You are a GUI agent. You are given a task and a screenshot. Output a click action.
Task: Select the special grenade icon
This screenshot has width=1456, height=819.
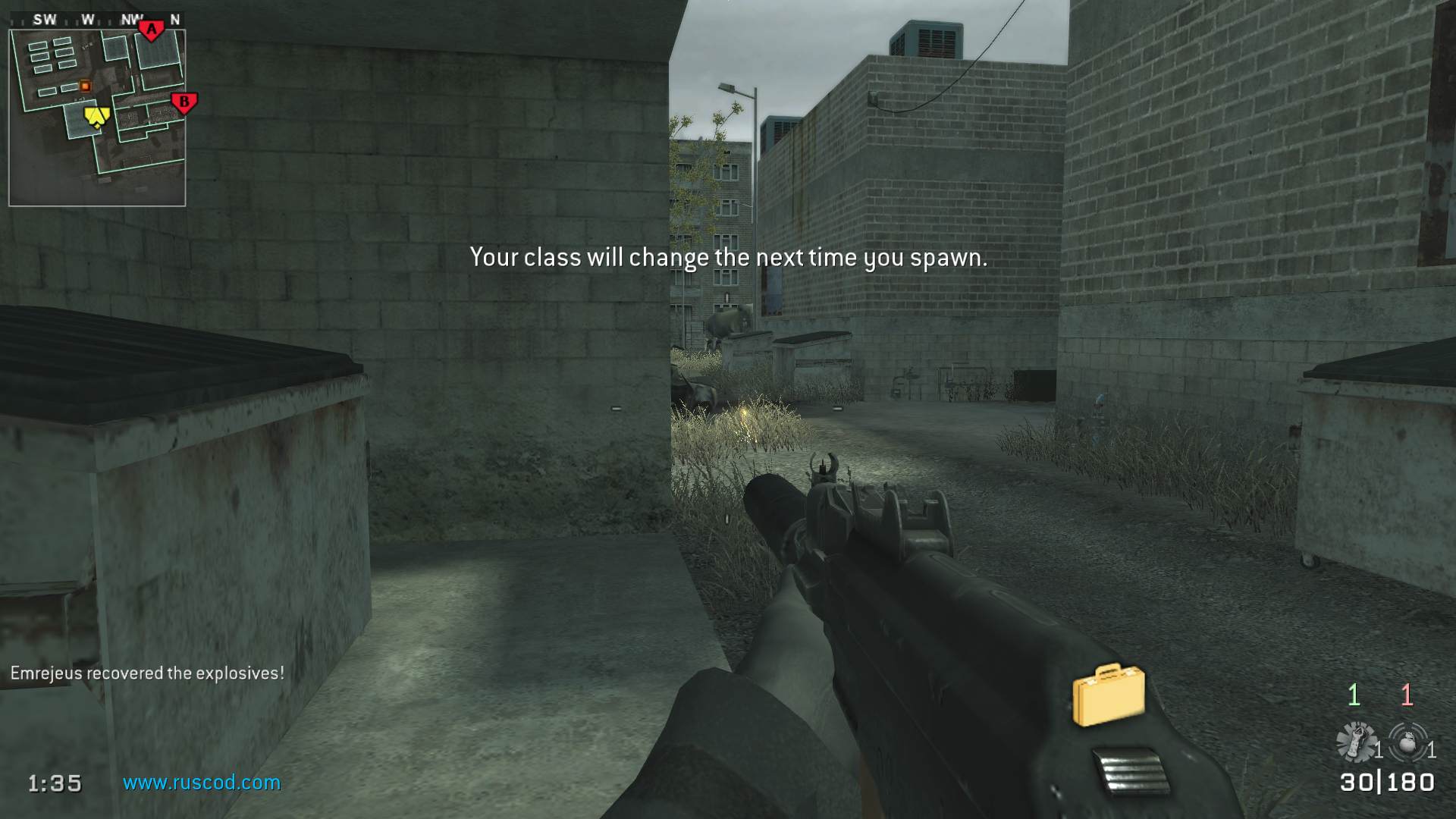tap(1357, 742)
